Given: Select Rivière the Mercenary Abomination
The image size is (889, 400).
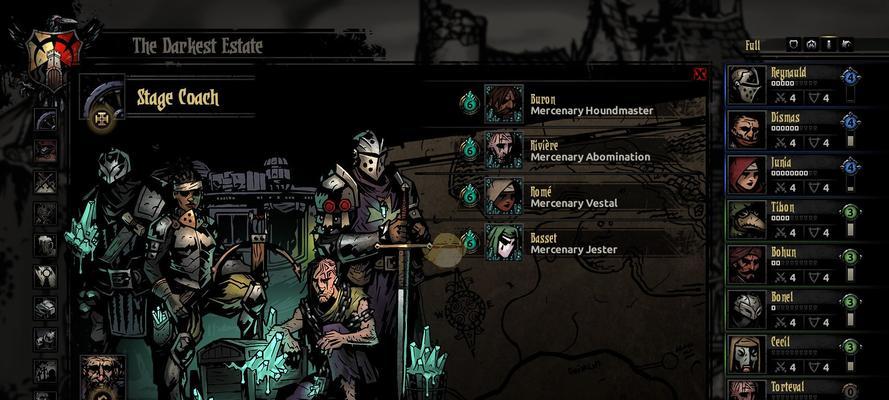Looking at the screenshot, I should [505, 150].
